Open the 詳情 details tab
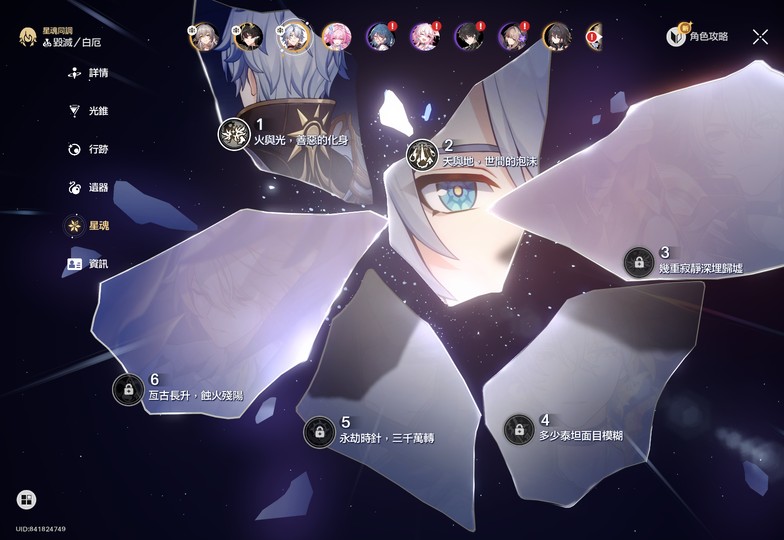 pyautogui.click(x=88, y=73)
